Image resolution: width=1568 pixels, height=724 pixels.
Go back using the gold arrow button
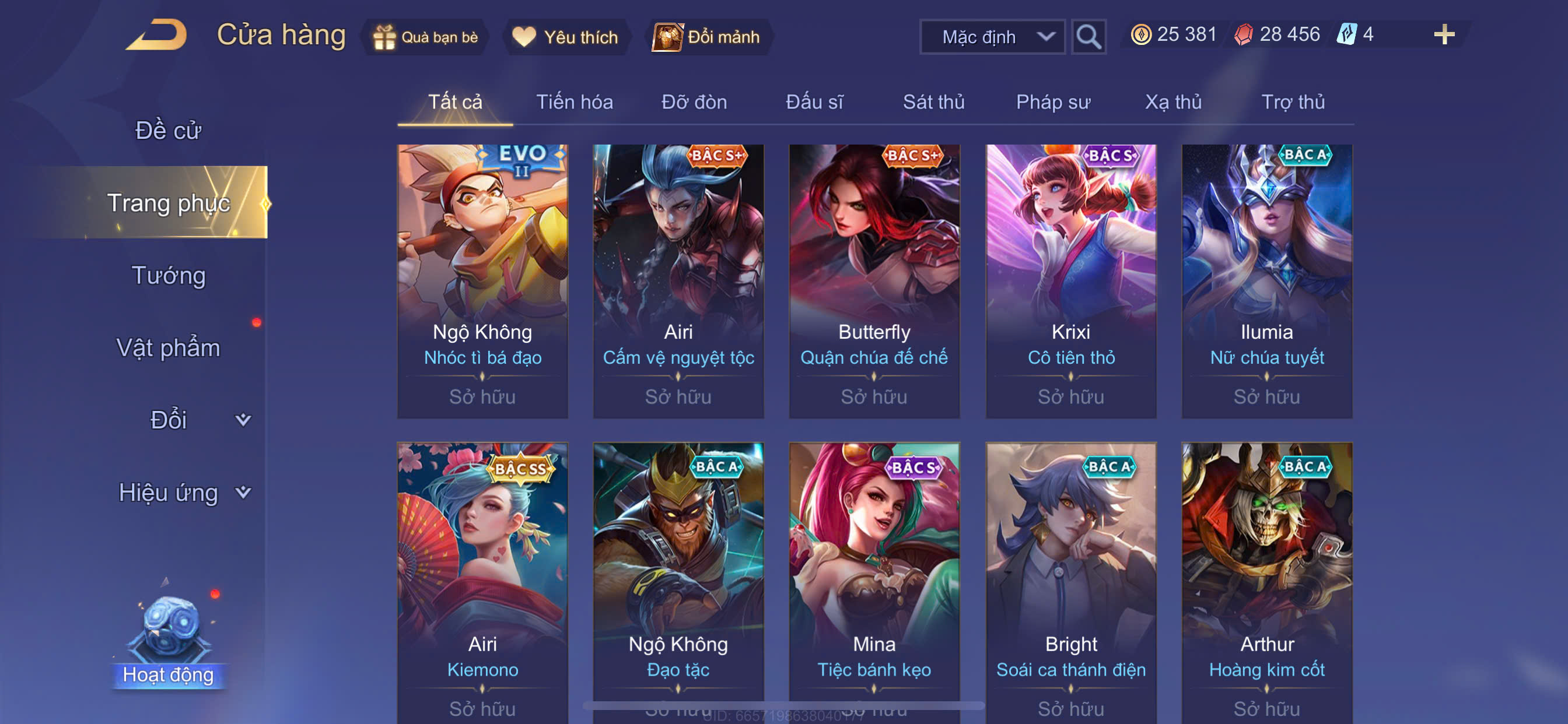156,34
